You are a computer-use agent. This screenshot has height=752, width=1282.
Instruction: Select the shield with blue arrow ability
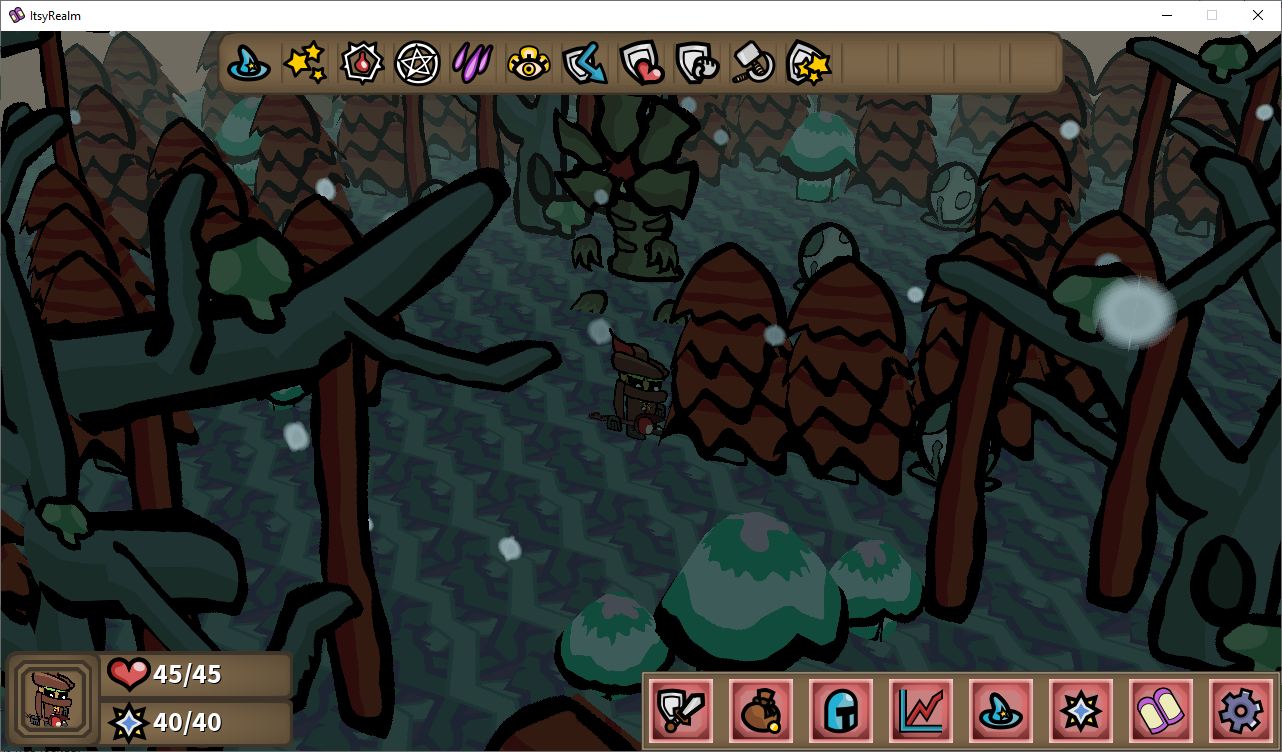tap(584, 63)
